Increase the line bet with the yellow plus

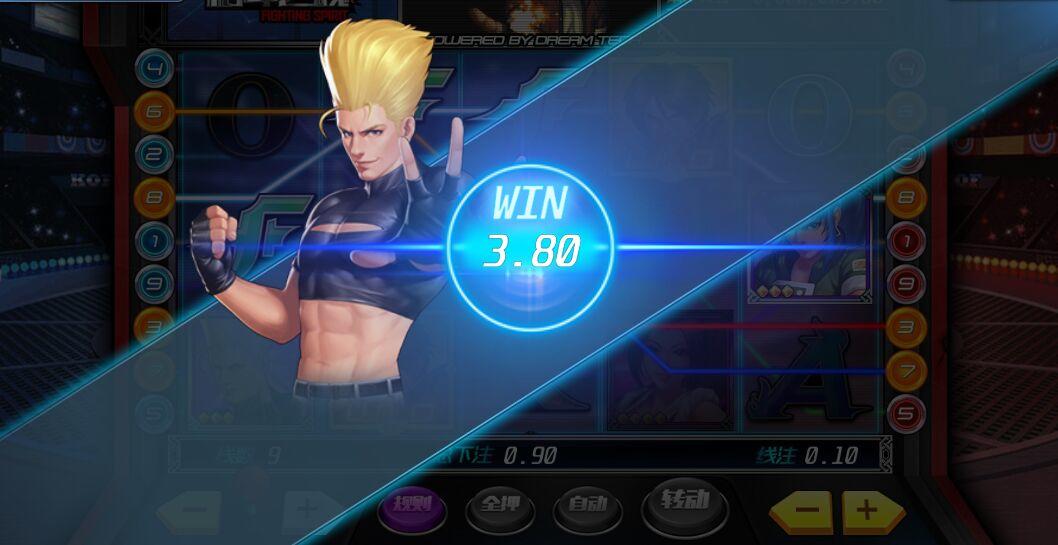click(x=868, y=510)
